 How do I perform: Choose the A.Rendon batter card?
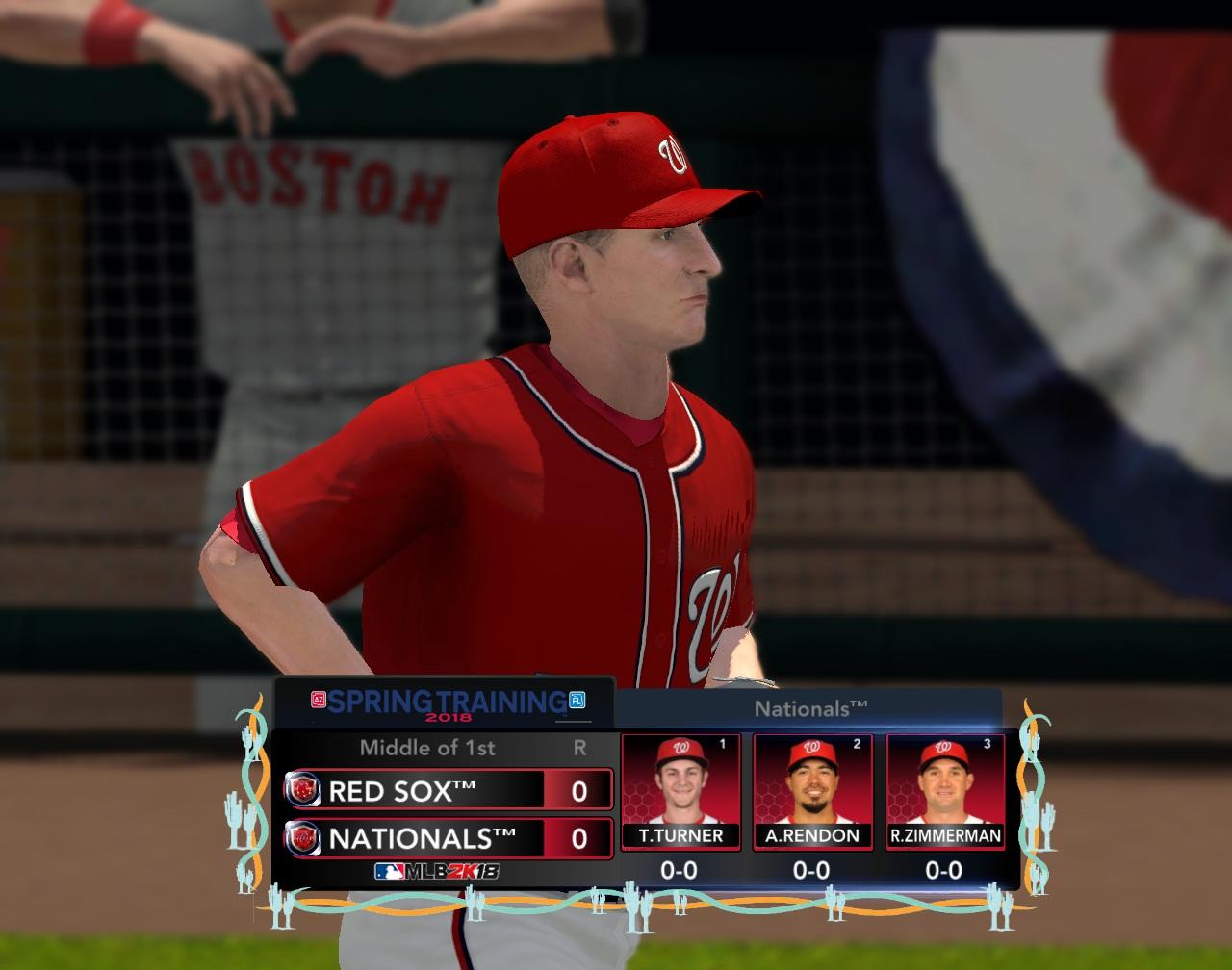click(812, 792)
